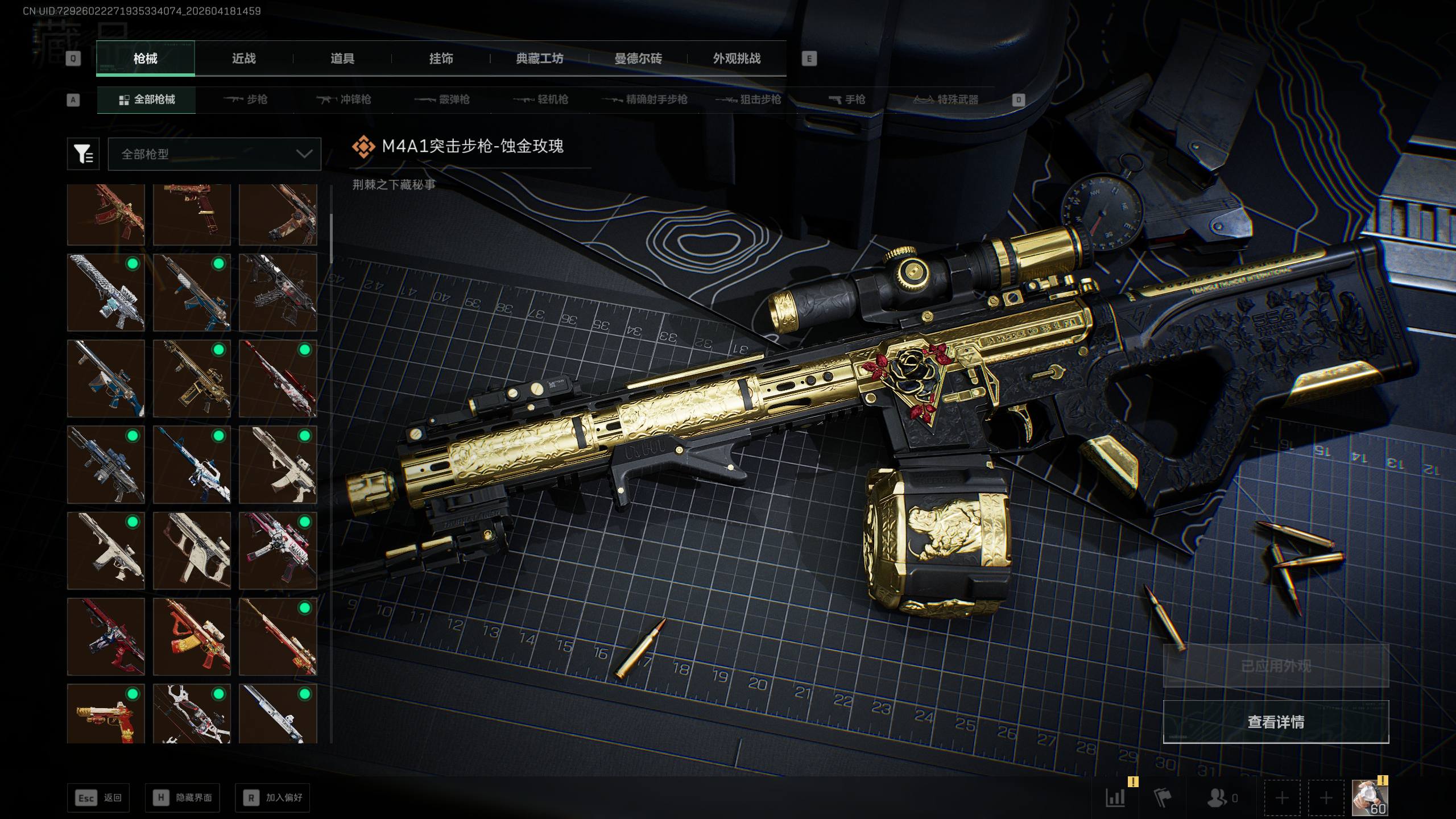Screen dimensions: 1456x819
Task: Choose the 霰弹枪 shotgun category
Action: click(x=442, y=100)
